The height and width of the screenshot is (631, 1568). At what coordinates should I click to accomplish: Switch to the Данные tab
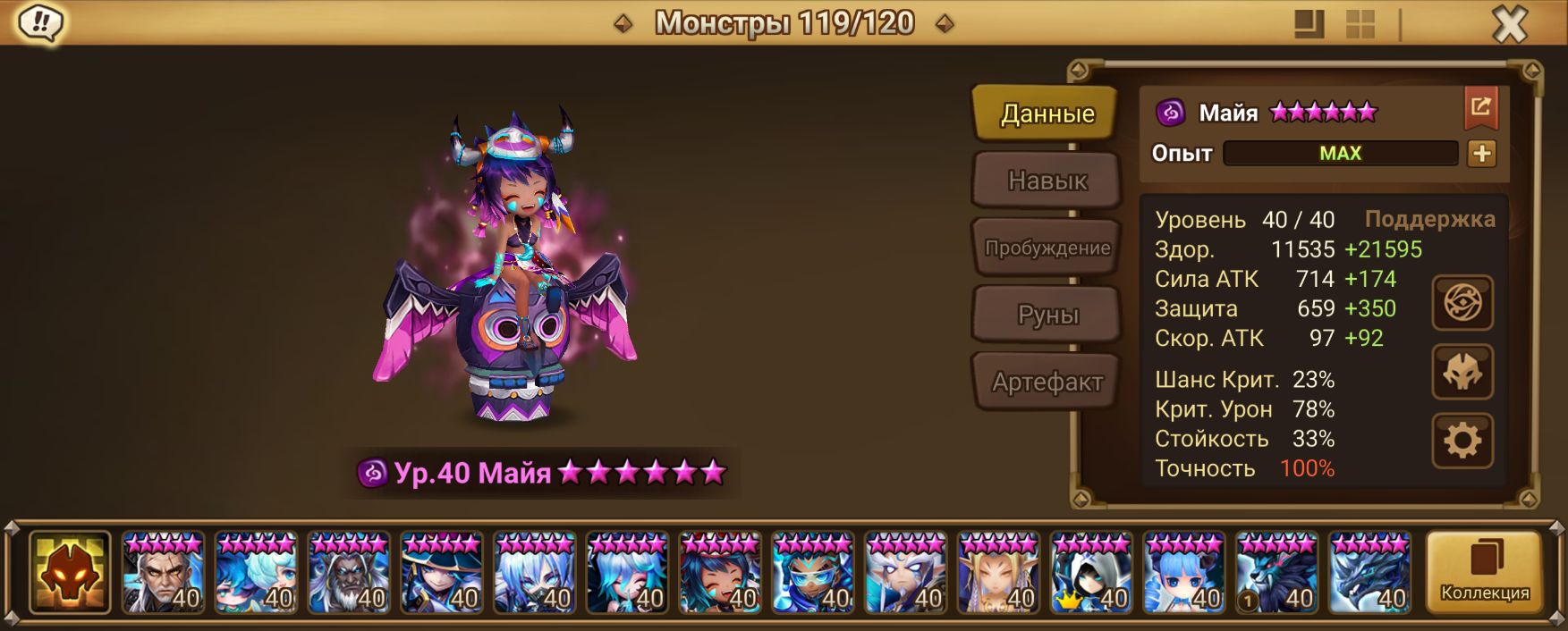[1047, 114]
